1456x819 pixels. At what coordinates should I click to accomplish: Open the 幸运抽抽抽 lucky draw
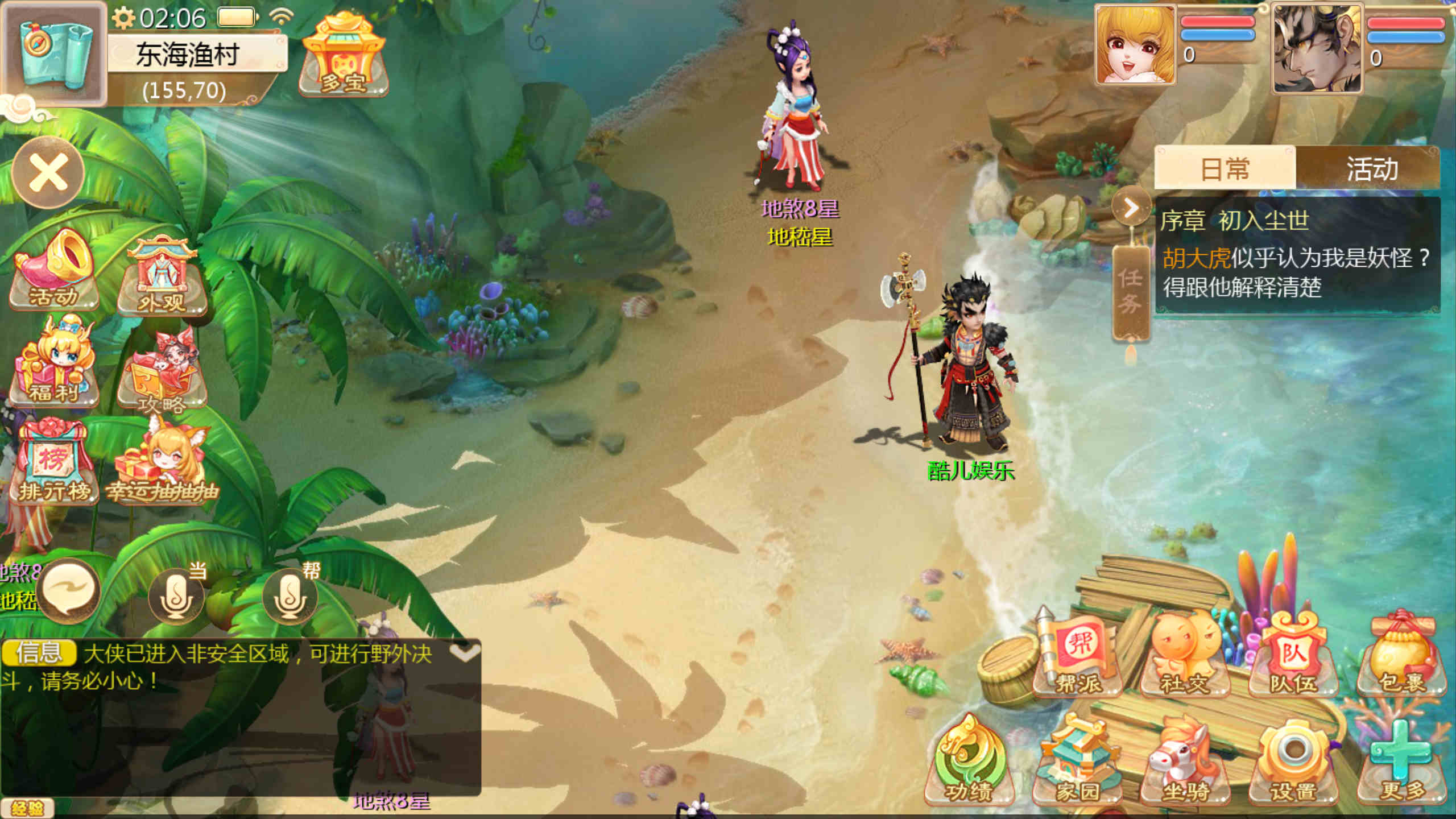(162, 466)
